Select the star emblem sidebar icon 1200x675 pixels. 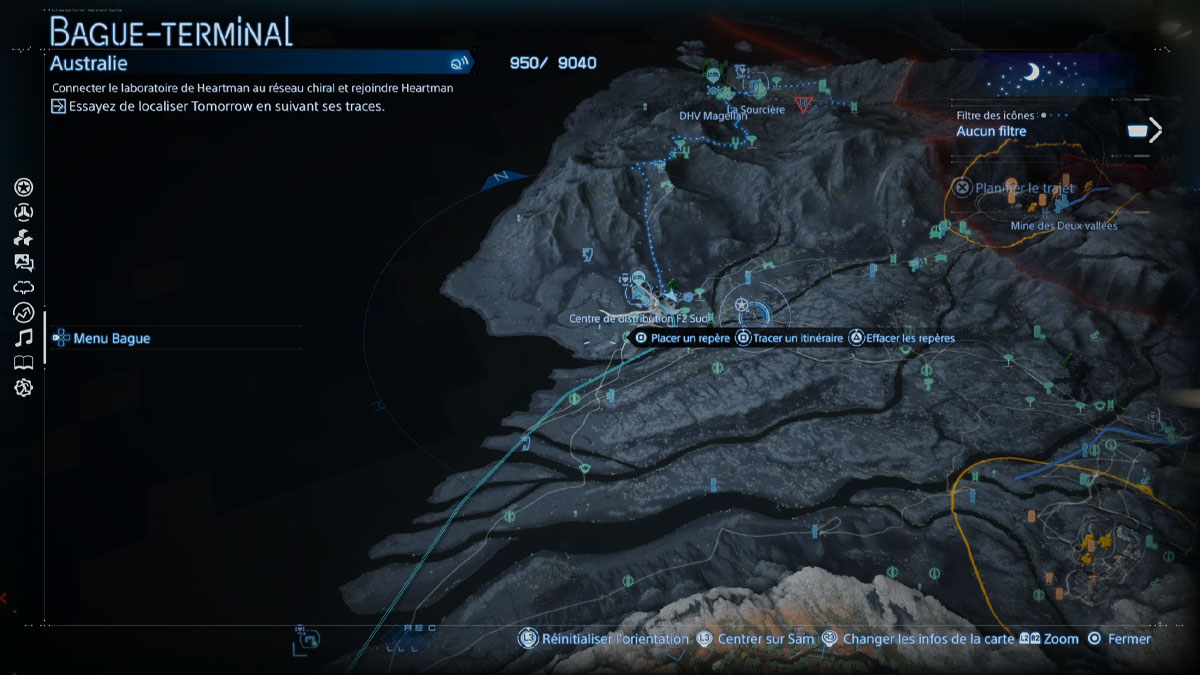[24, 187]
